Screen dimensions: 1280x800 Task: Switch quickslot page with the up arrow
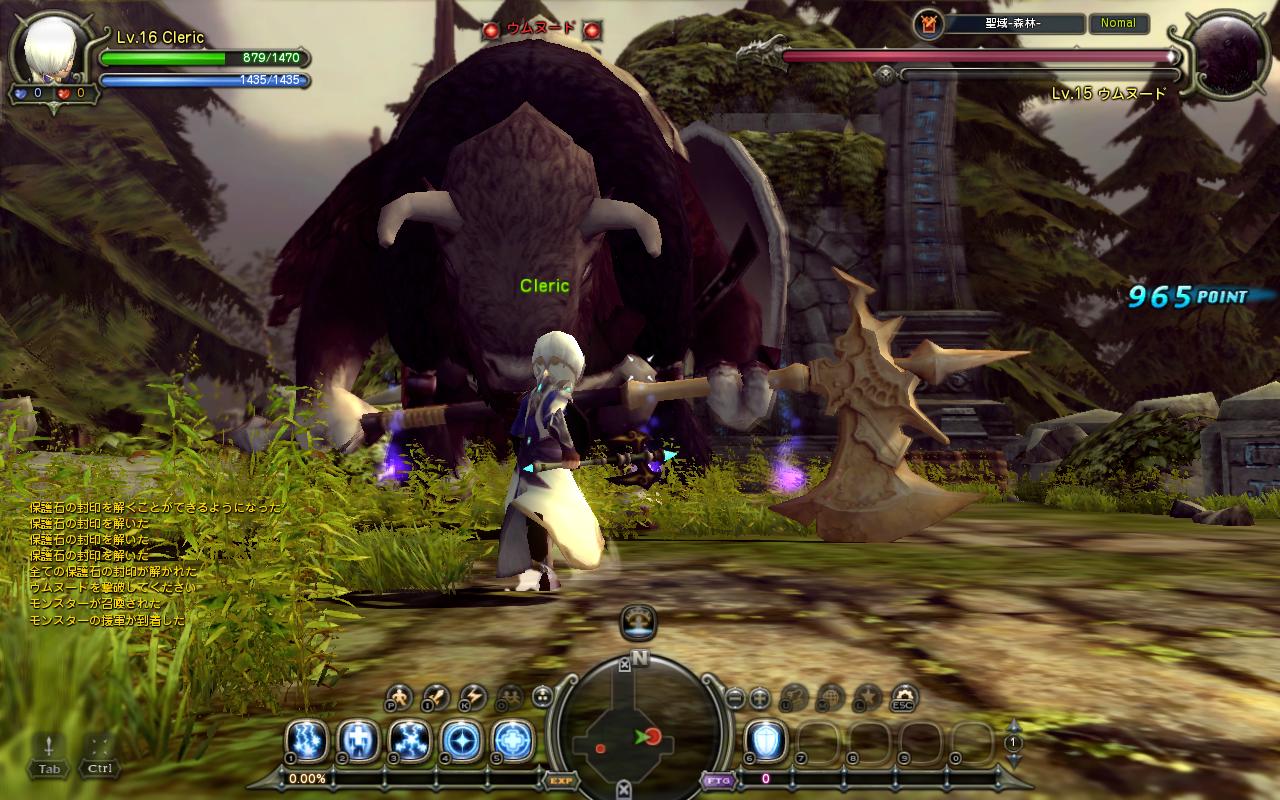click(1013, 725)
